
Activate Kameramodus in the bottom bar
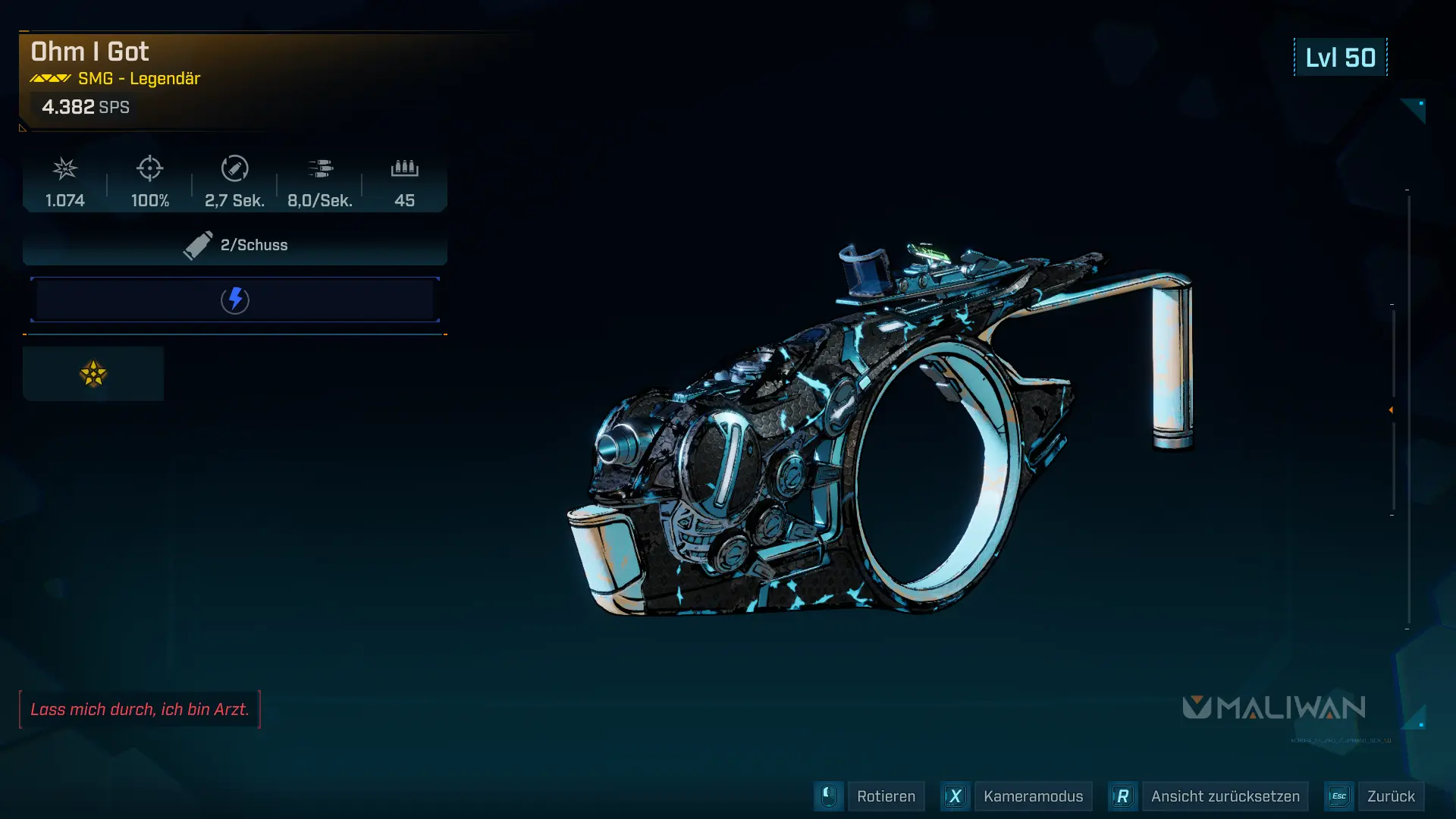tap(1032, 796)
